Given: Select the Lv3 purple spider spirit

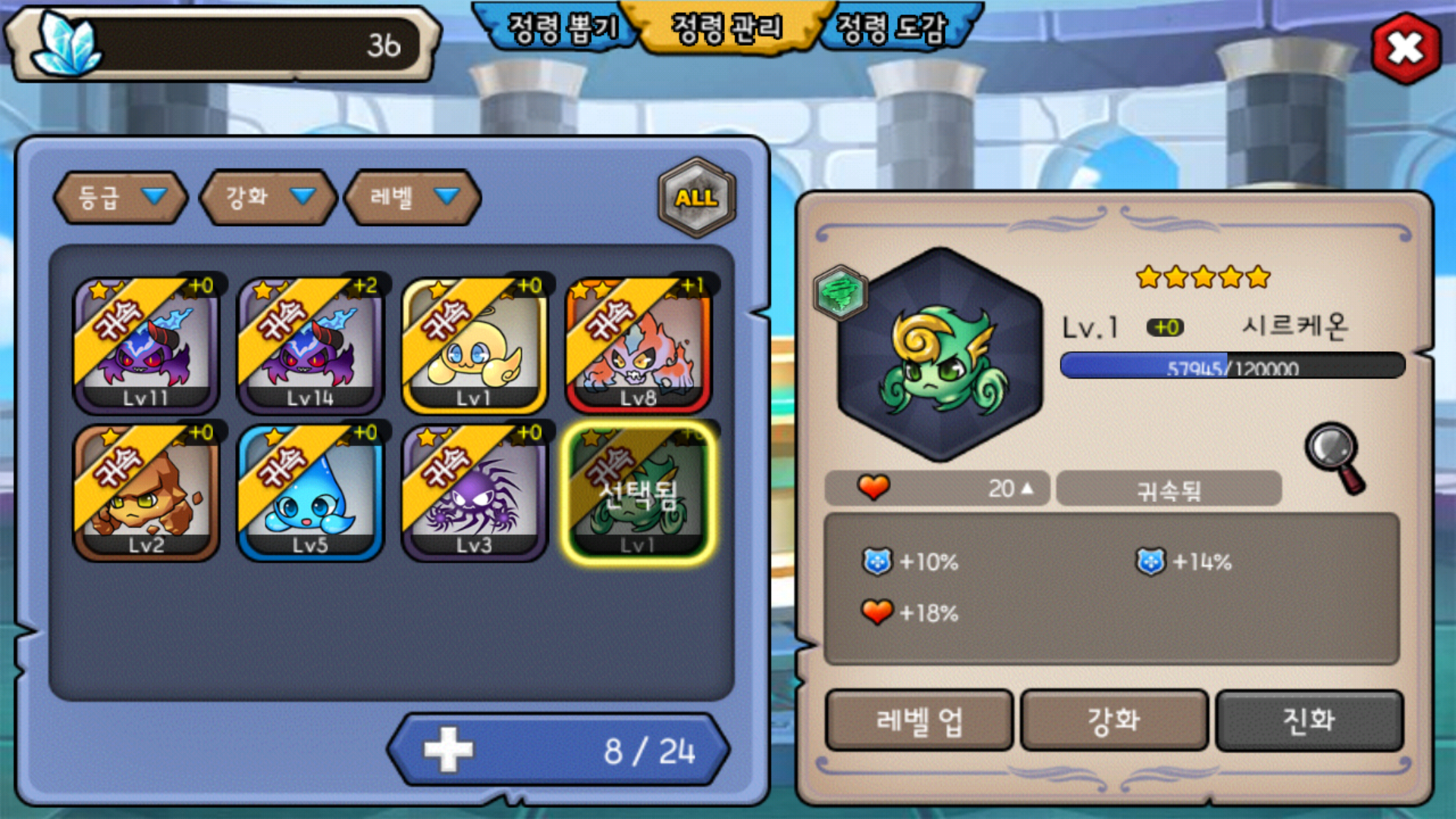Looking at the screenshot, I should [474, 492].
